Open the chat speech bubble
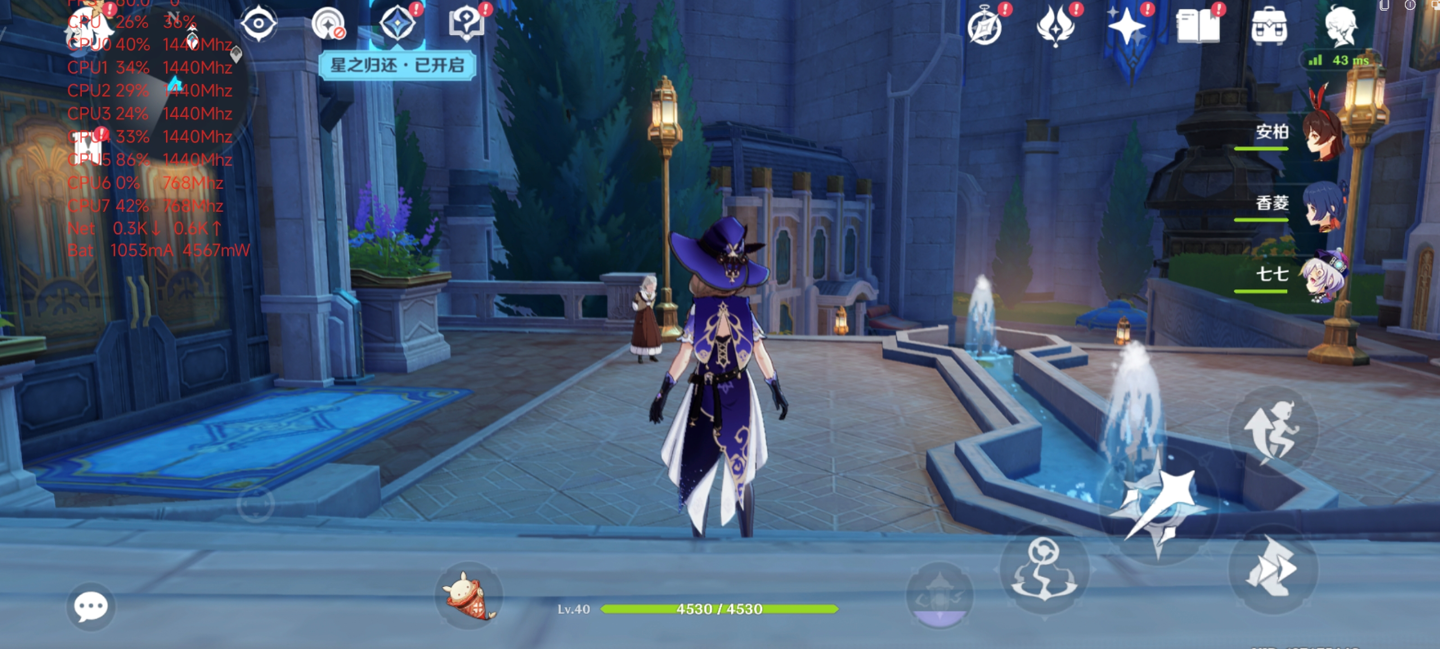 click(91, 607)
